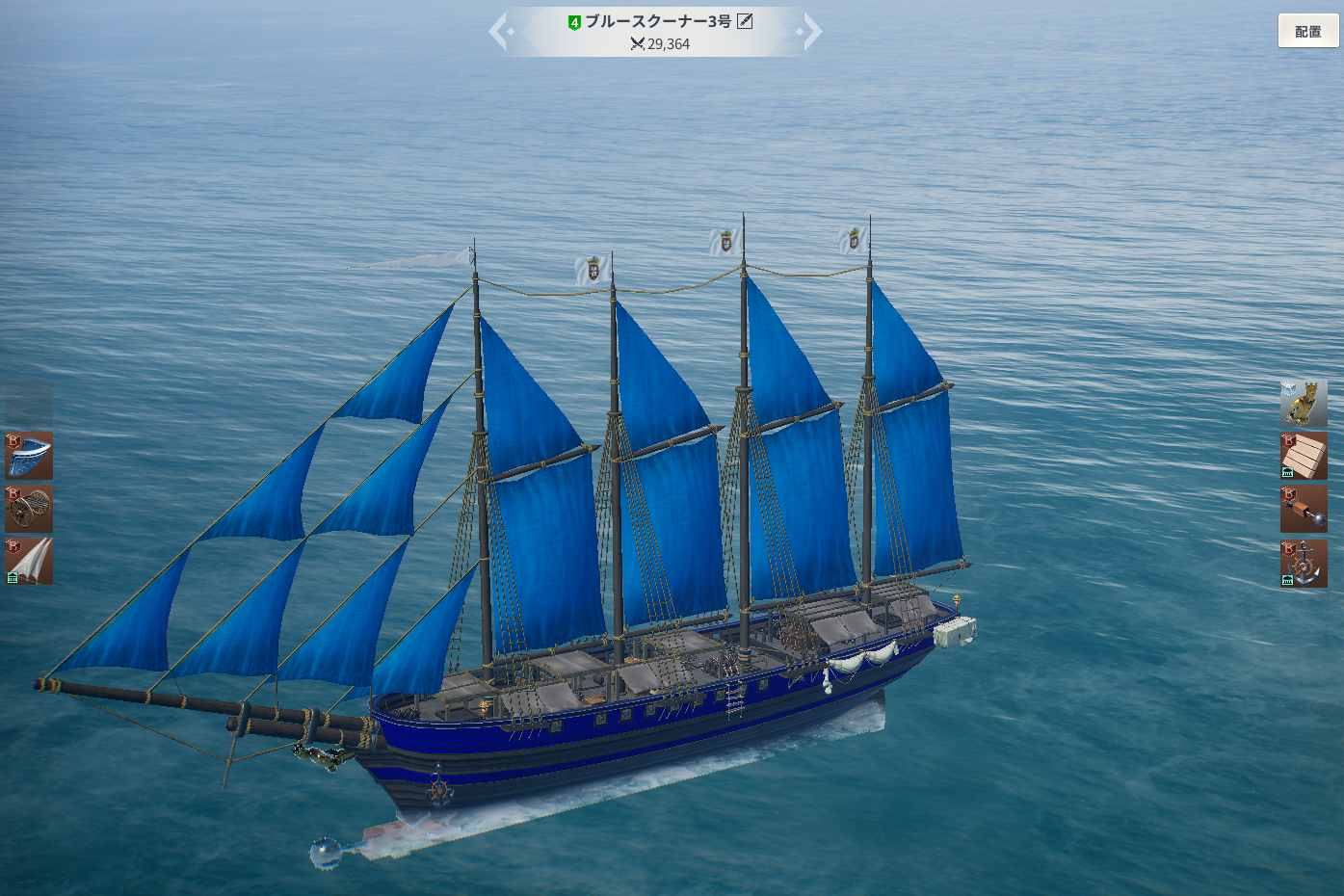Select the blue hull plating equipment slot
Viewport: 1344px width, 896px height.
[x=29, y=456]
